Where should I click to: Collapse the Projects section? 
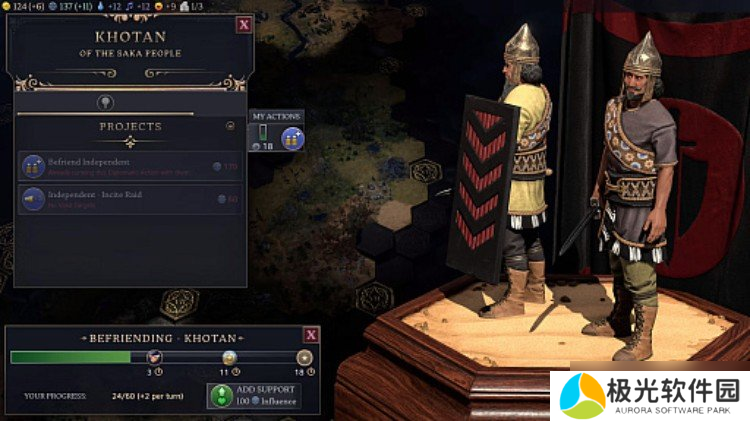tap(231, 127)
